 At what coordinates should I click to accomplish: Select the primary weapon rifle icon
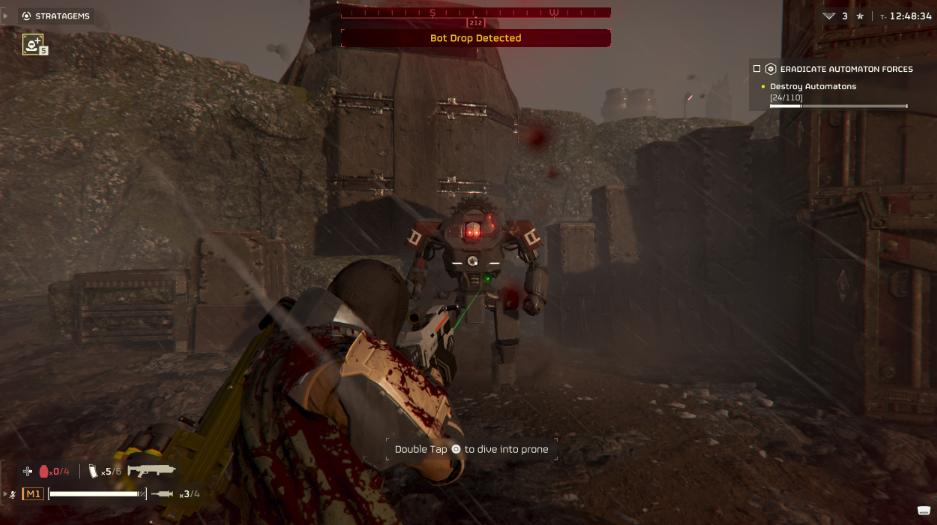point(151,470)
